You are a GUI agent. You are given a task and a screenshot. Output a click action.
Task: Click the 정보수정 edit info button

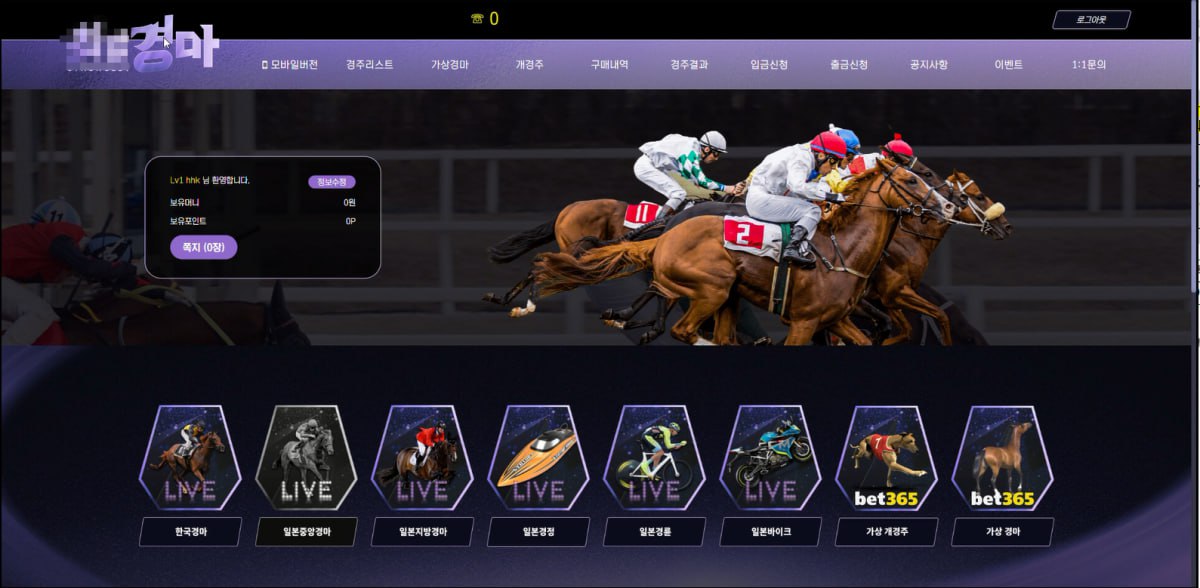[x=331, y=182]
